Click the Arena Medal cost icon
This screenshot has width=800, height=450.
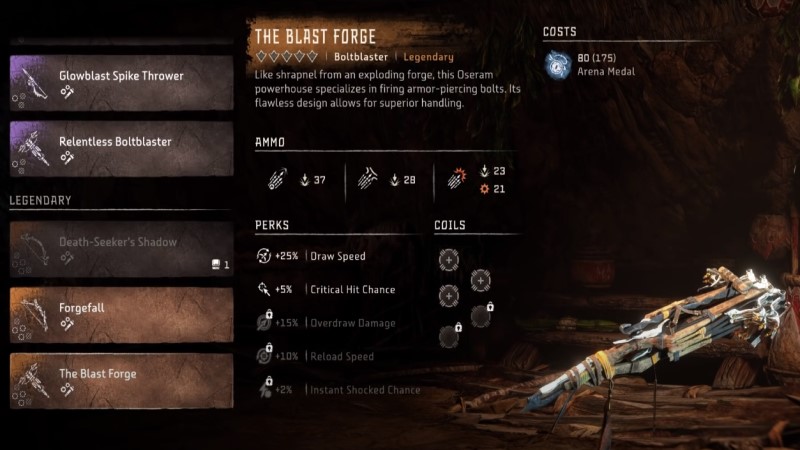(x=558, y=65)
